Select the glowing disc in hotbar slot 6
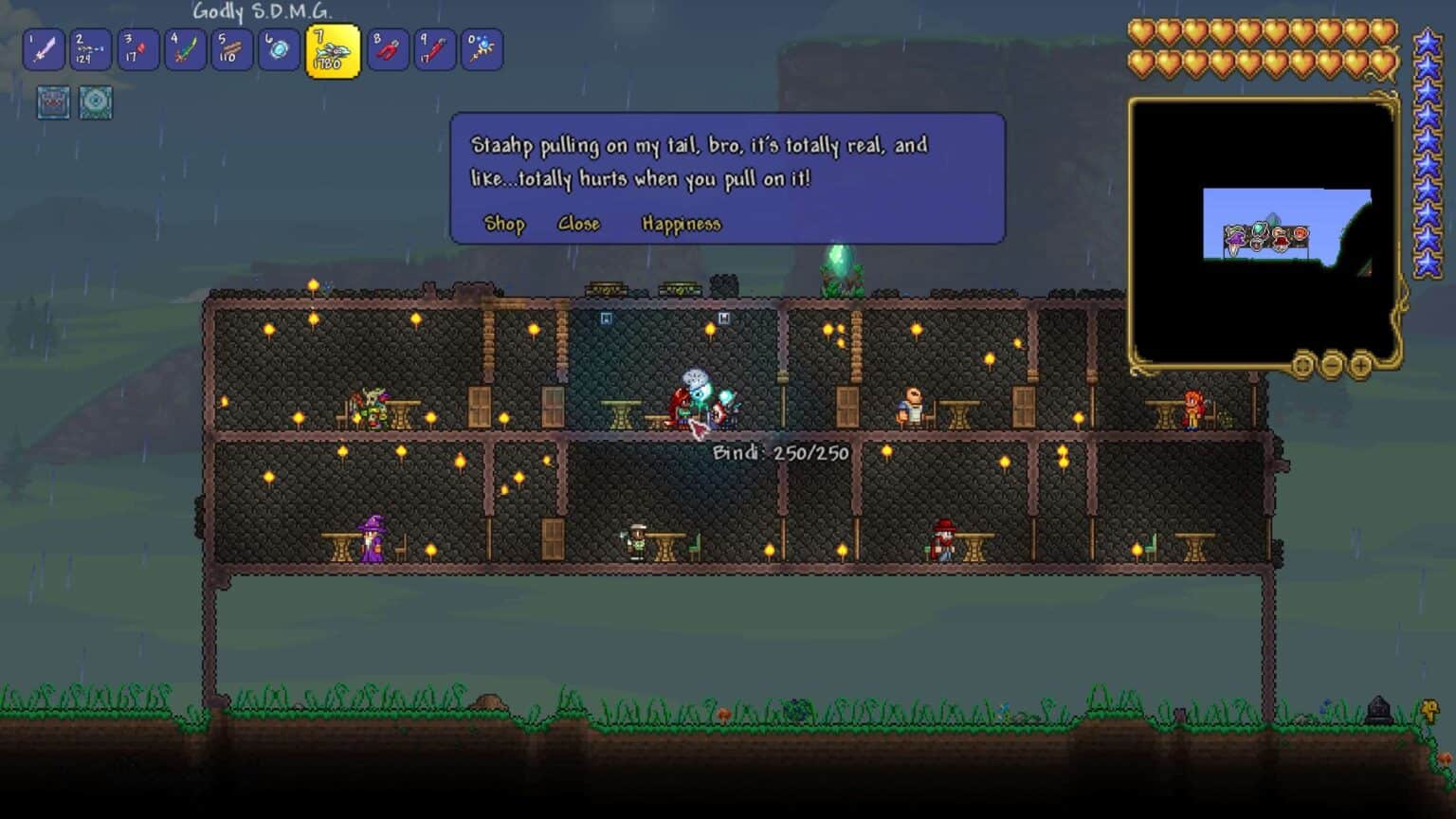The image size is (1456, 819). (x=183, y=49)
